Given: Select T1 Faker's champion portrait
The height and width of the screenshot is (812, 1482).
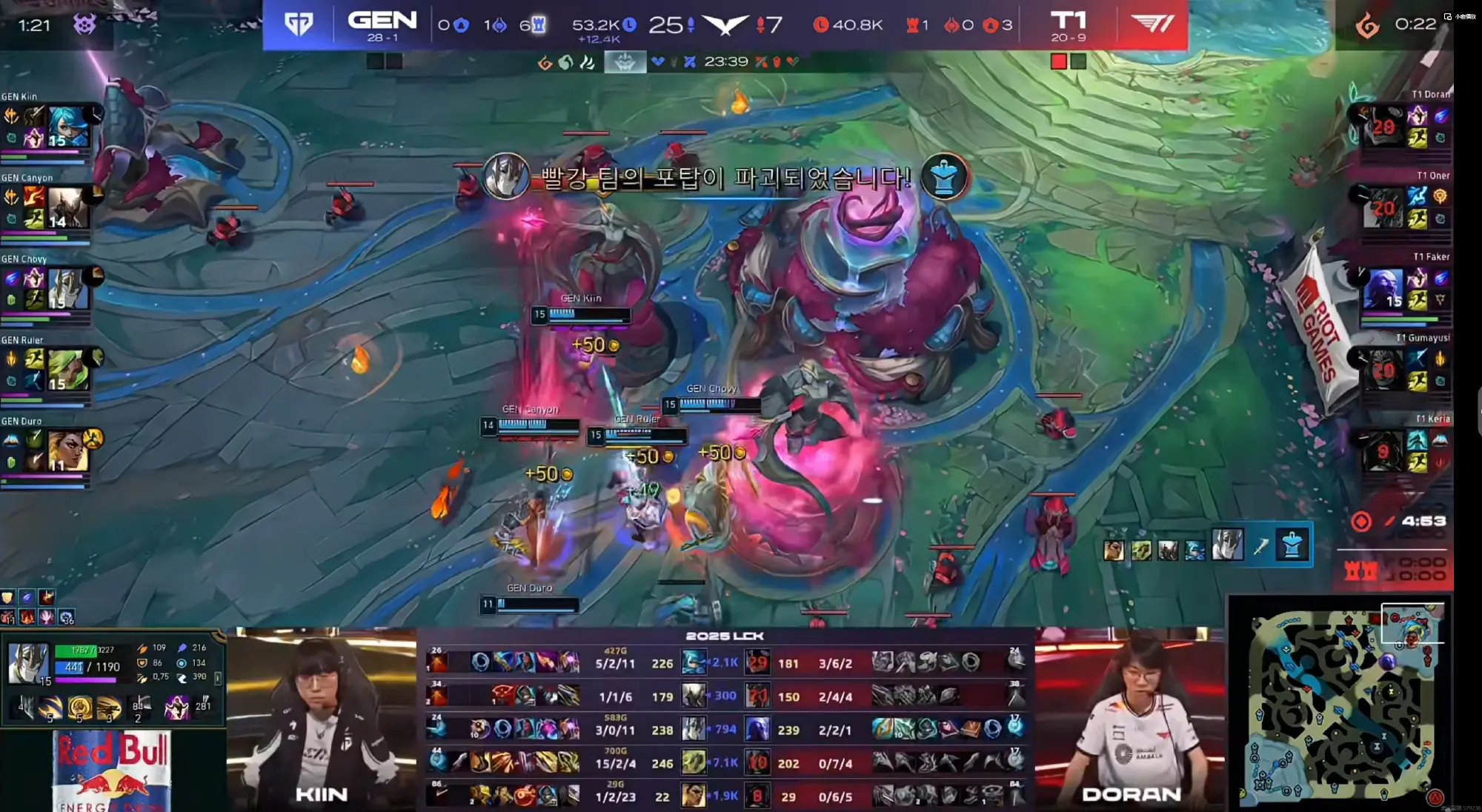Looking at the screenshot, I should click(1383, 289).
